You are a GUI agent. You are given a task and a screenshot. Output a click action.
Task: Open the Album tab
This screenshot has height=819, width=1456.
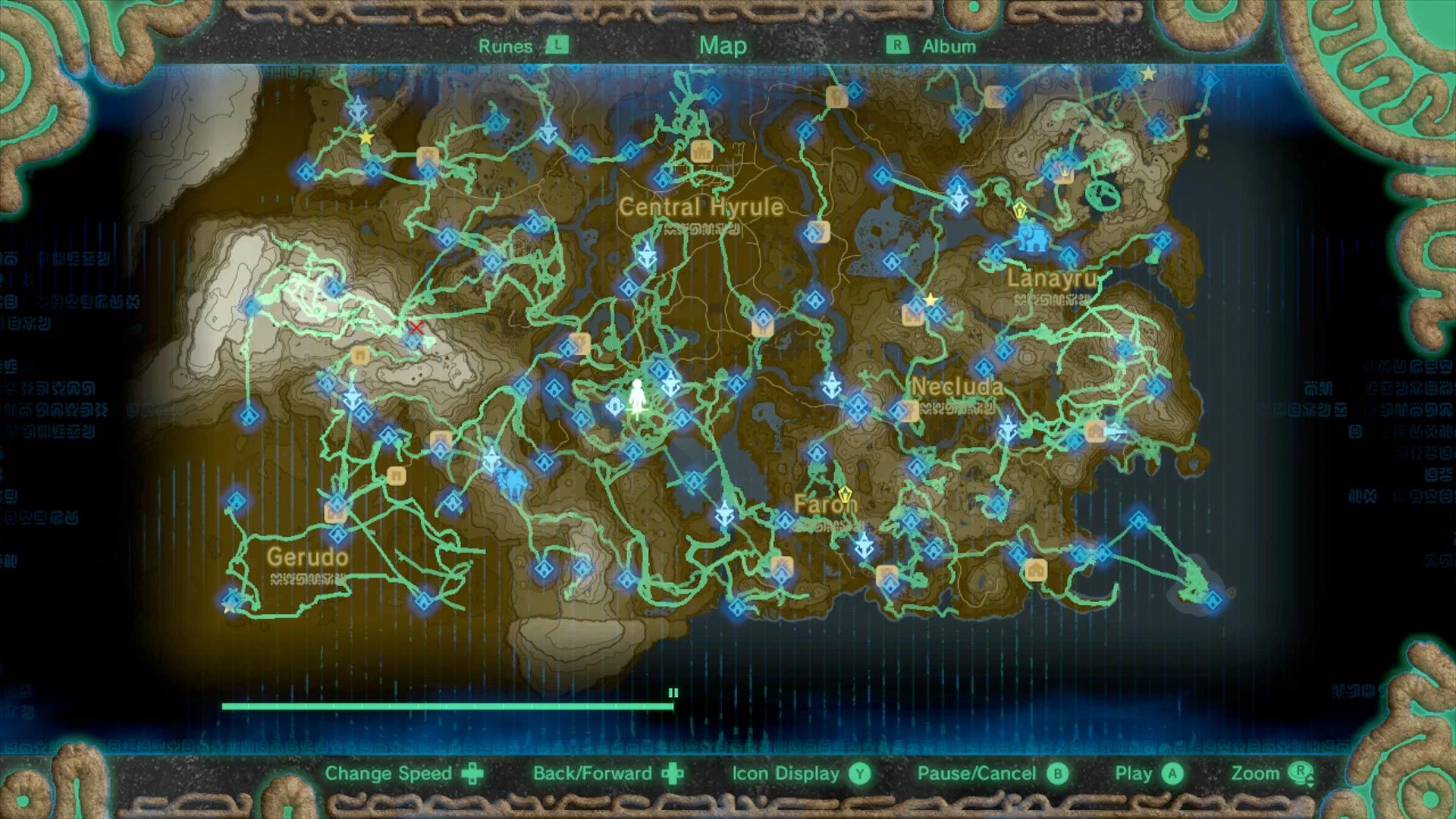point(948,46)
